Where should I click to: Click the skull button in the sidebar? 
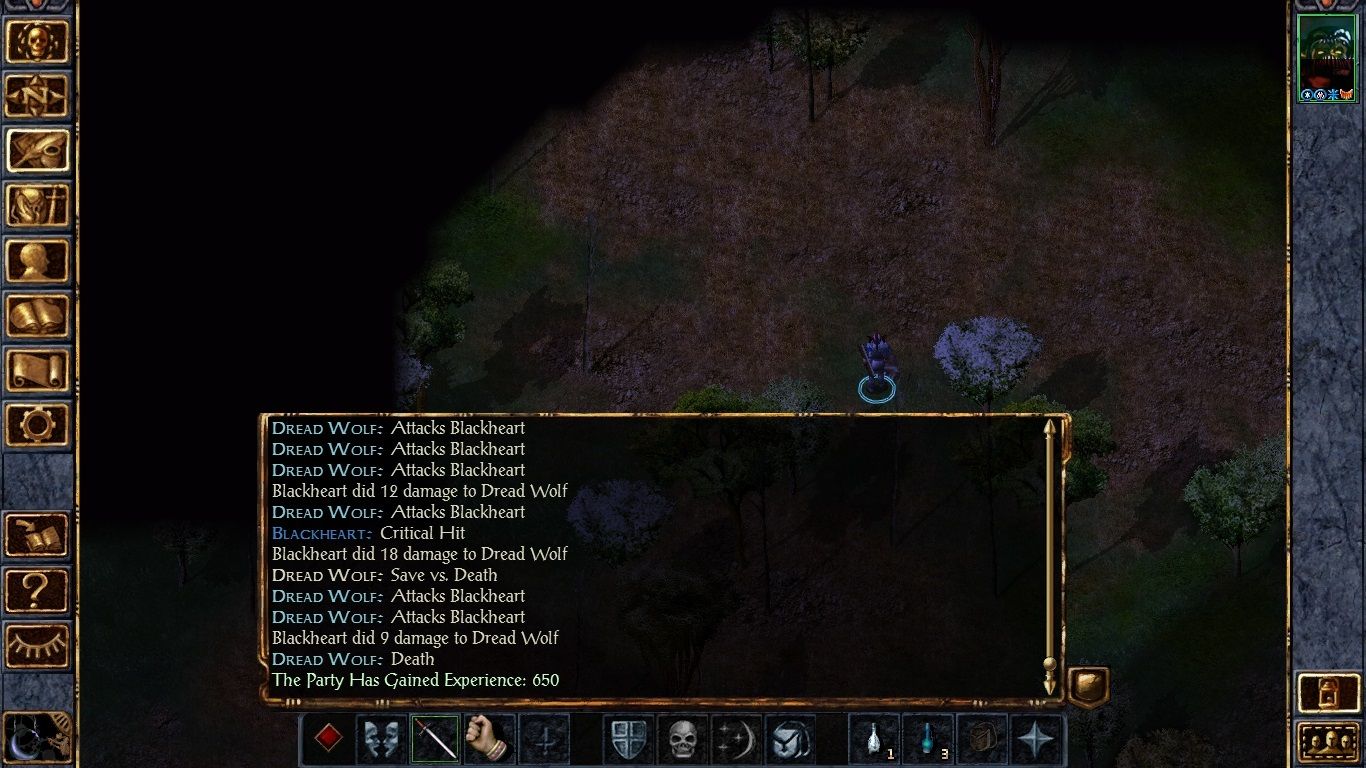[38, 41]
